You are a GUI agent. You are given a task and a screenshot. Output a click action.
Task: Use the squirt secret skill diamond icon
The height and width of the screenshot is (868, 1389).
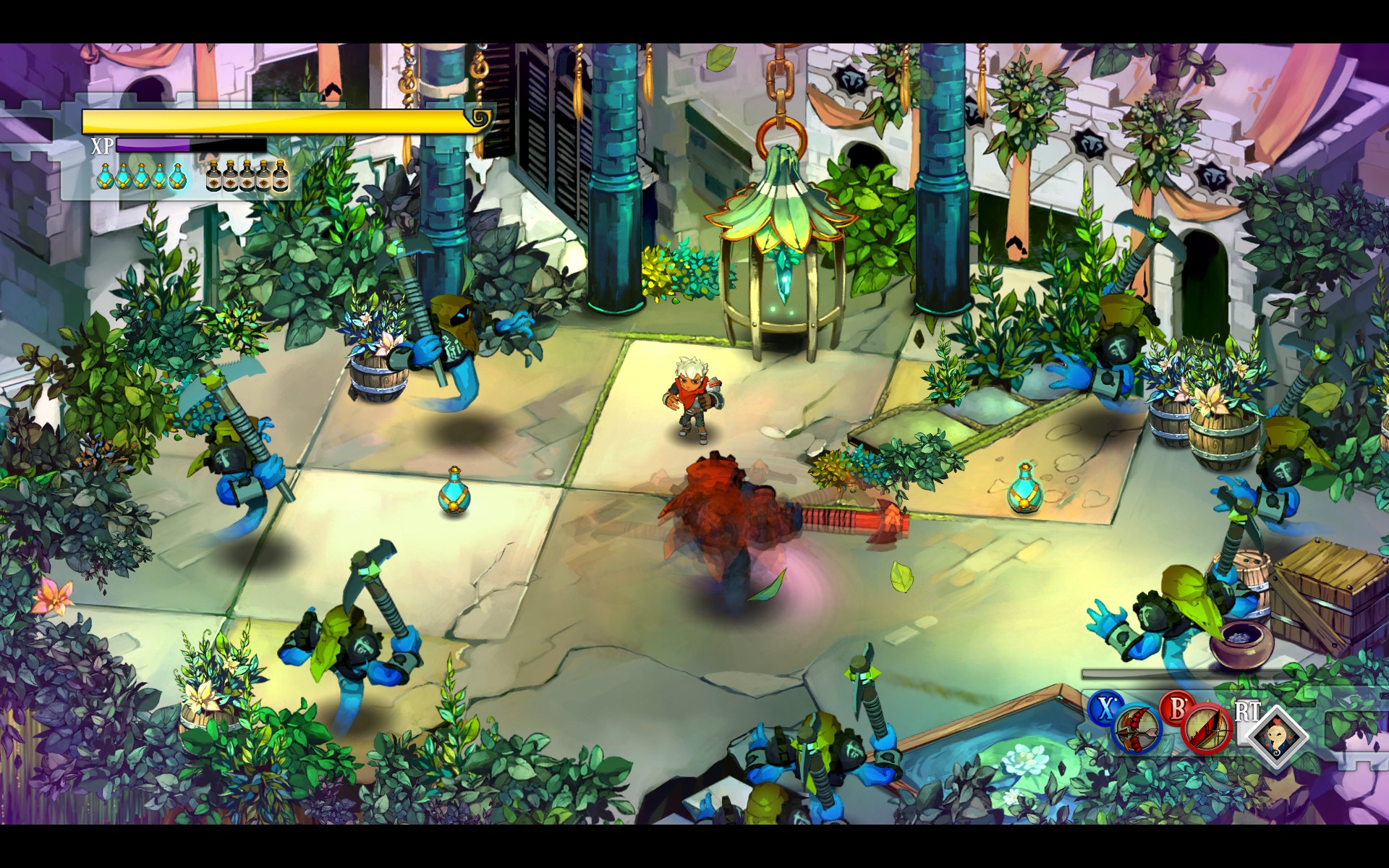pos(1276,736)
